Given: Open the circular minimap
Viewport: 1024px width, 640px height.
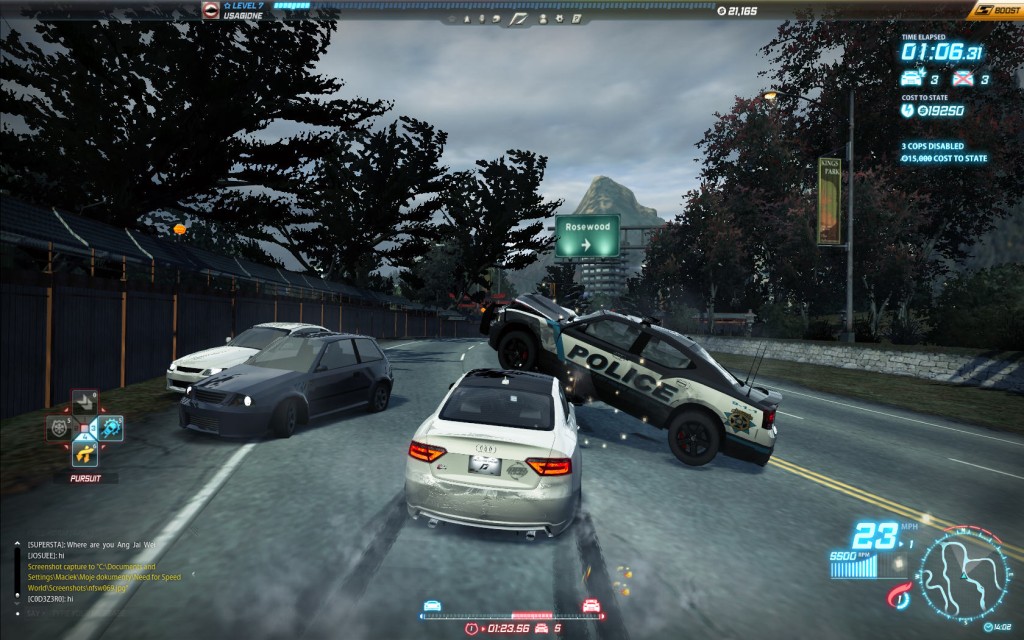Looking at the screenshot, I should pos(963,576).
